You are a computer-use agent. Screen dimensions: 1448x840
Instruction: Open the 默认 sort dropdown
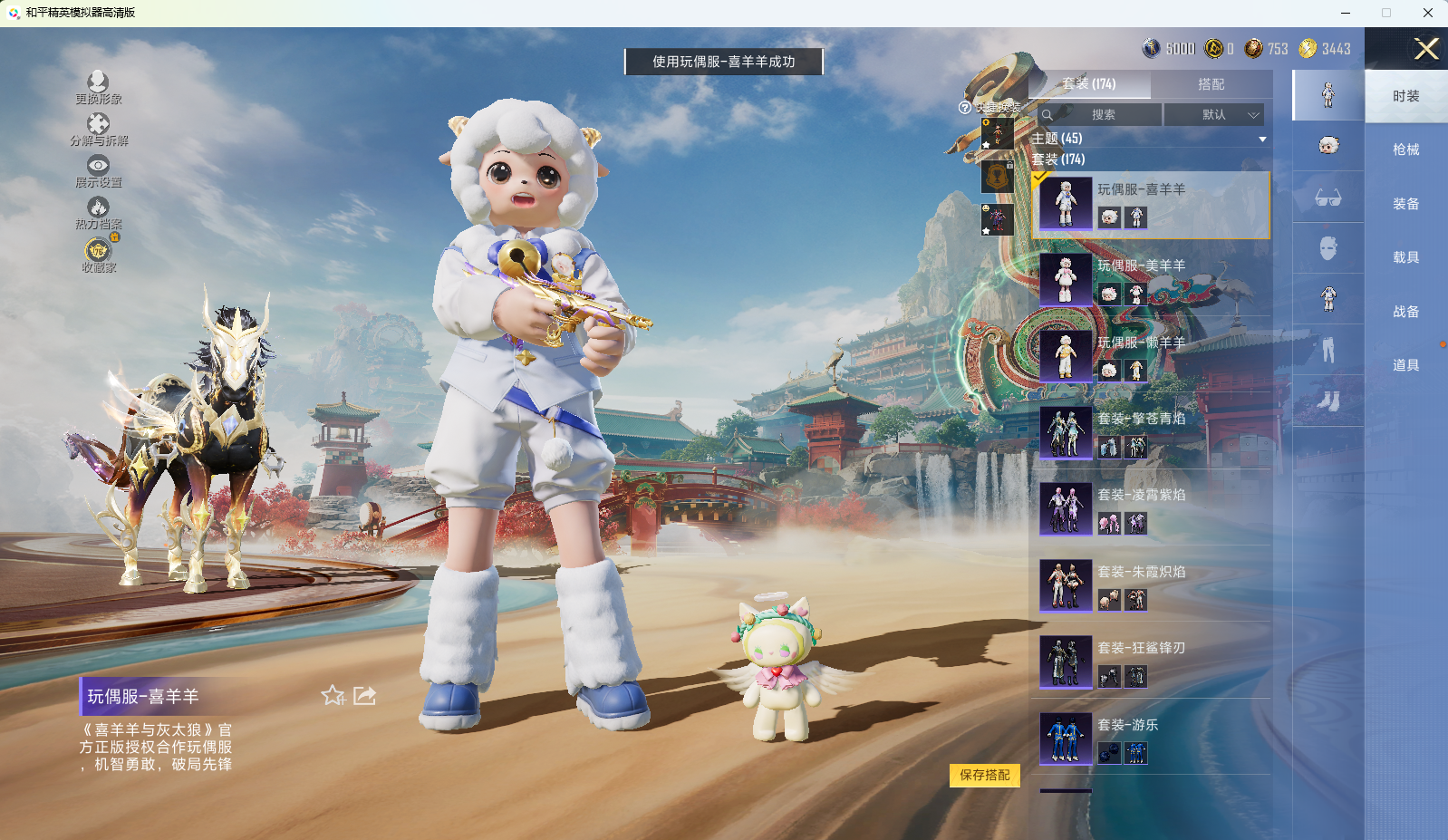[x=1214, y=115]
